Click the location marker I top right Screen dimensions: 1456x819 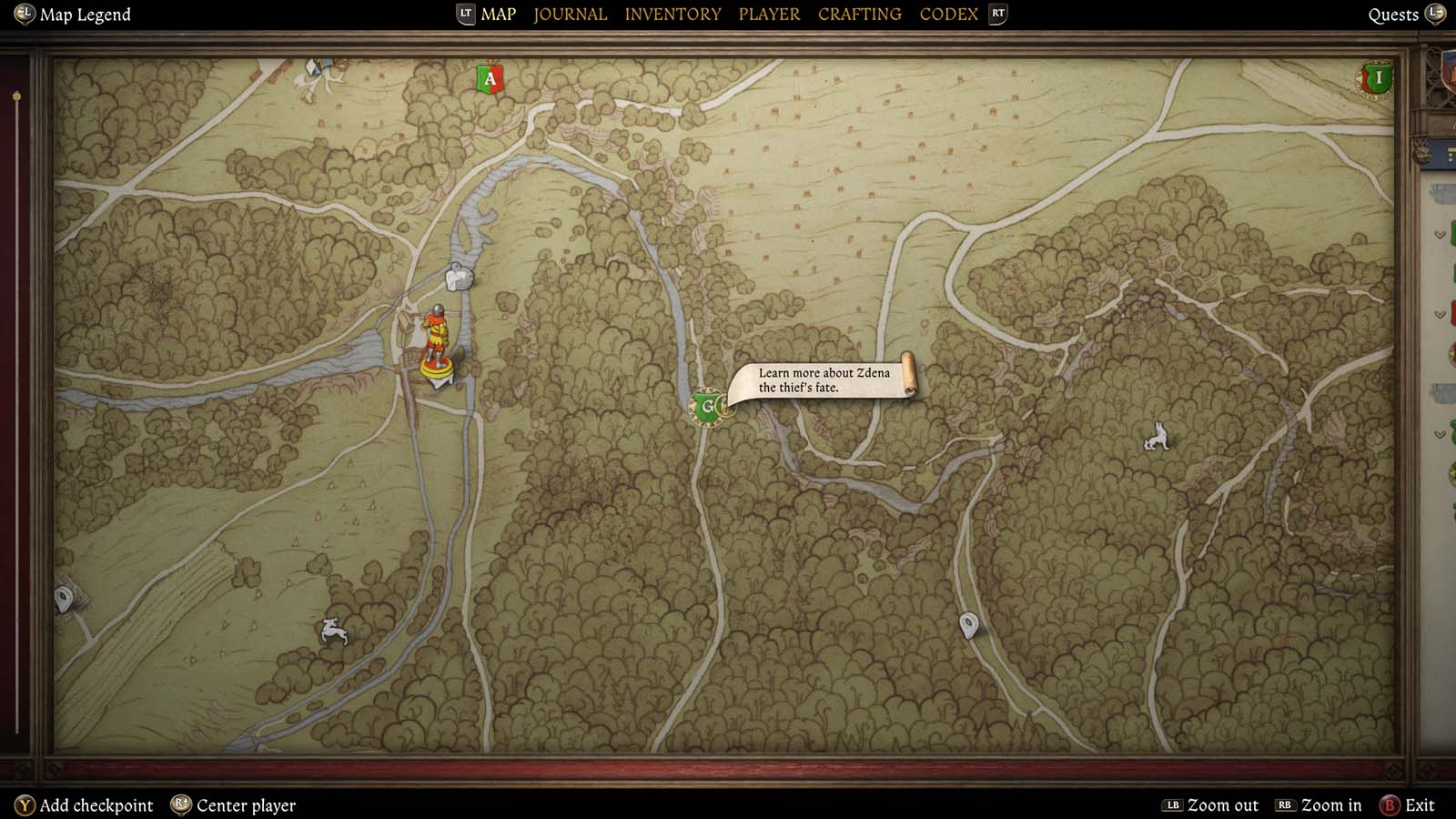[1377, 79]
